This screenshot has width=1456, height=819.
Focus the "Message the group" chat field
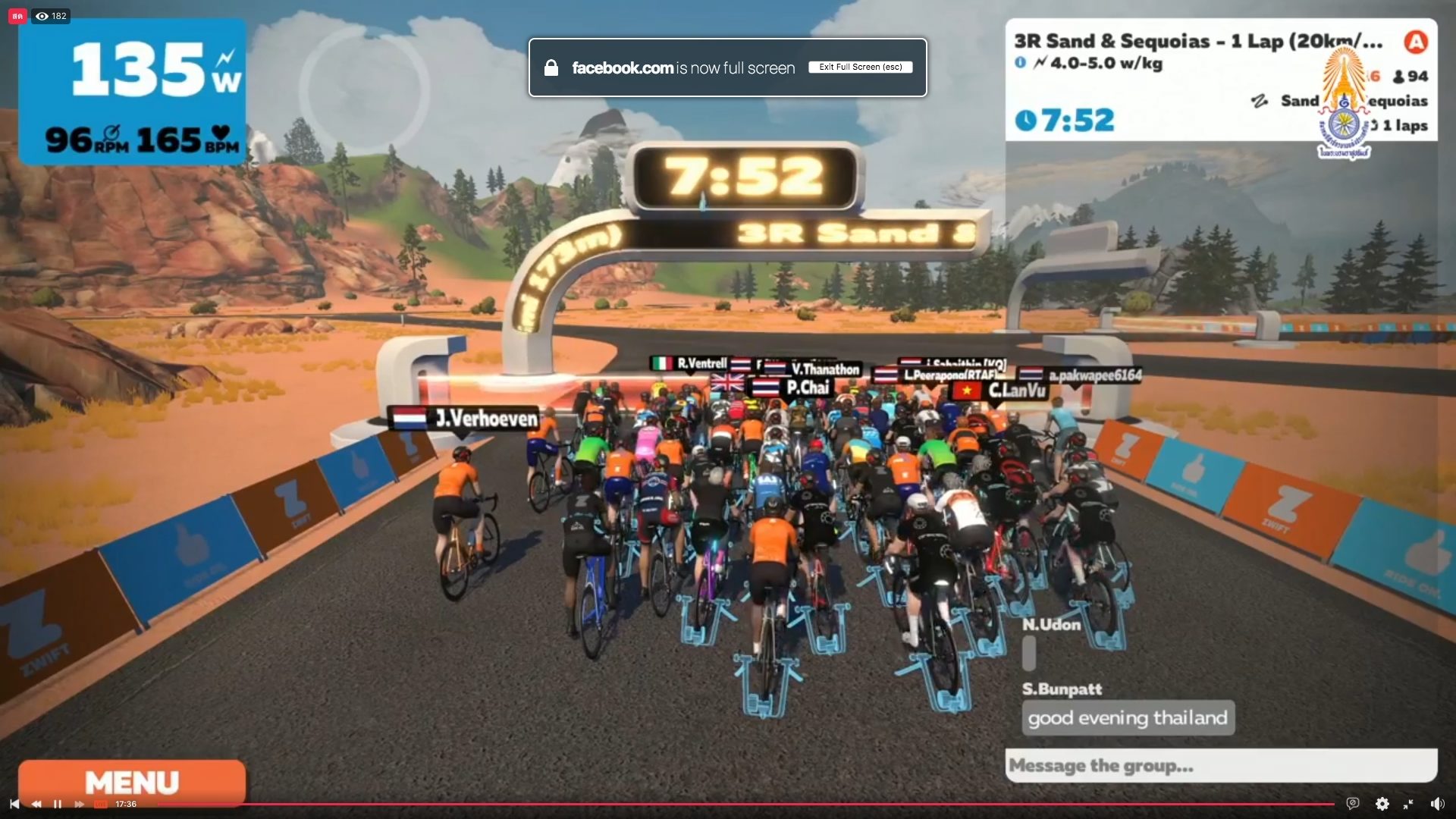pos(1220,765)
